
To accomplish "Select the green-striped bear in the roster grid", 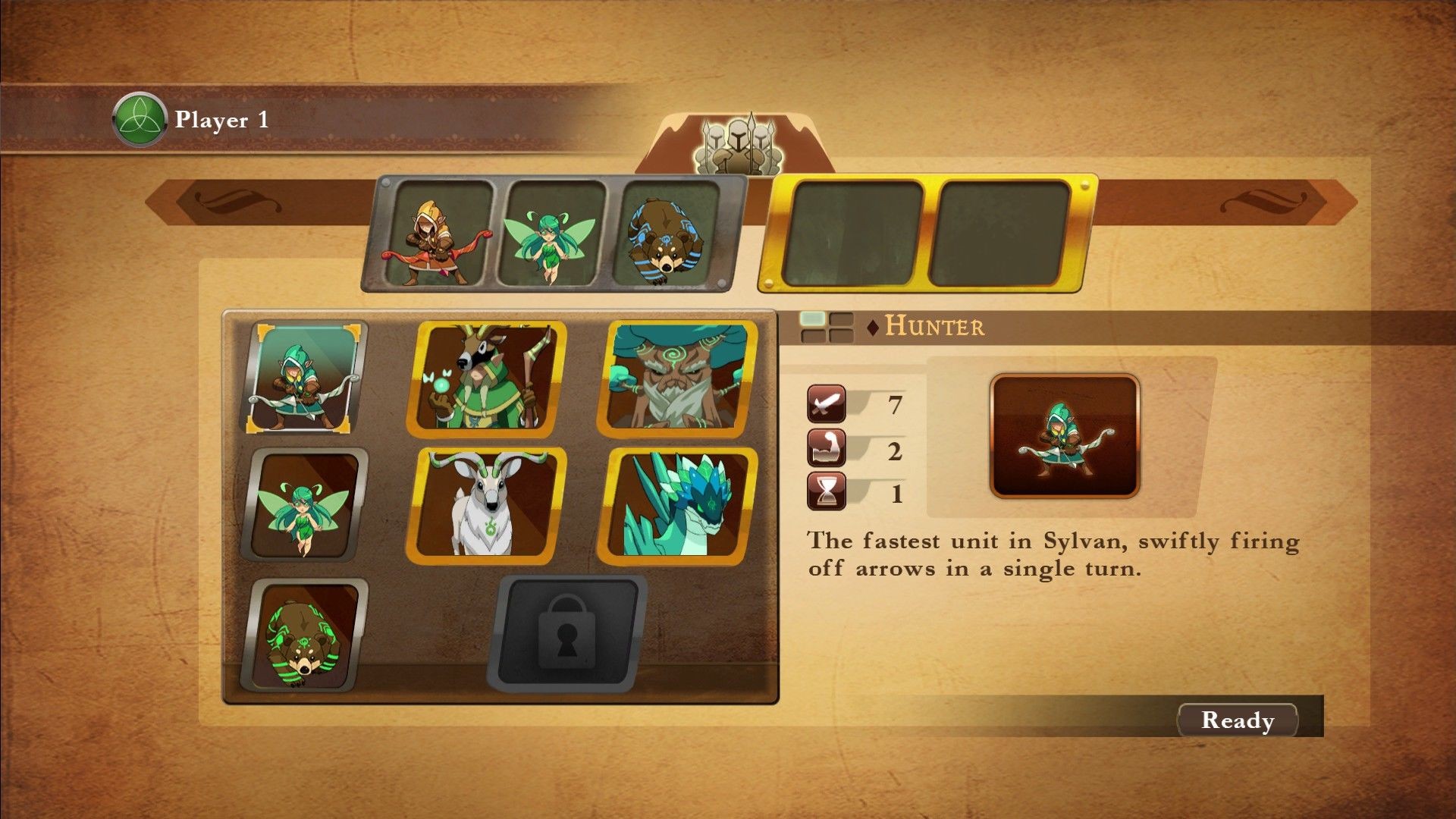I will click(x=305, y=634).
